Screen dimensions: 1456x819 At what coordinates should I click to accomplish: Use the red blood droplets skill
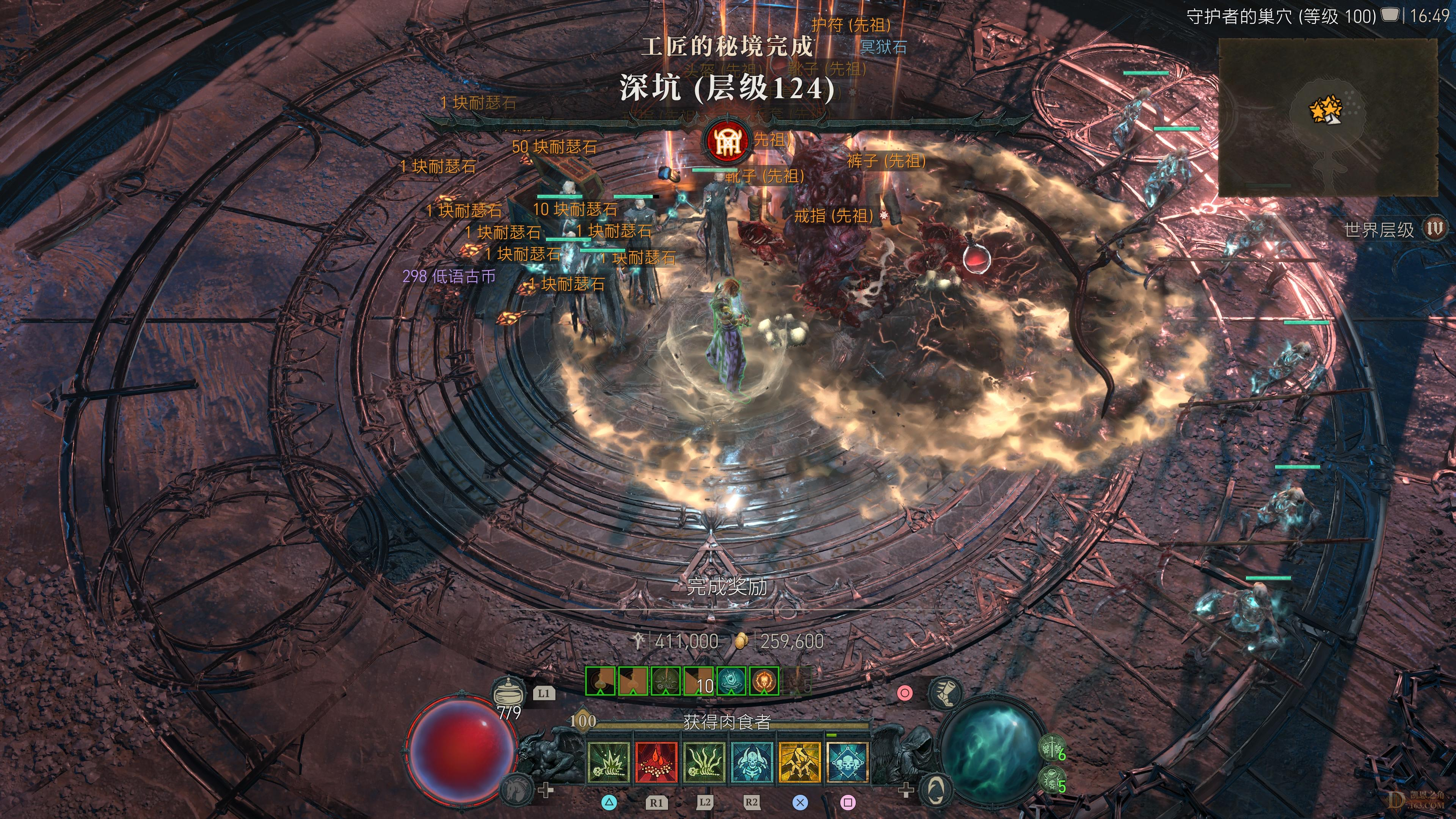pyautogui.click(x=656, y=763)
